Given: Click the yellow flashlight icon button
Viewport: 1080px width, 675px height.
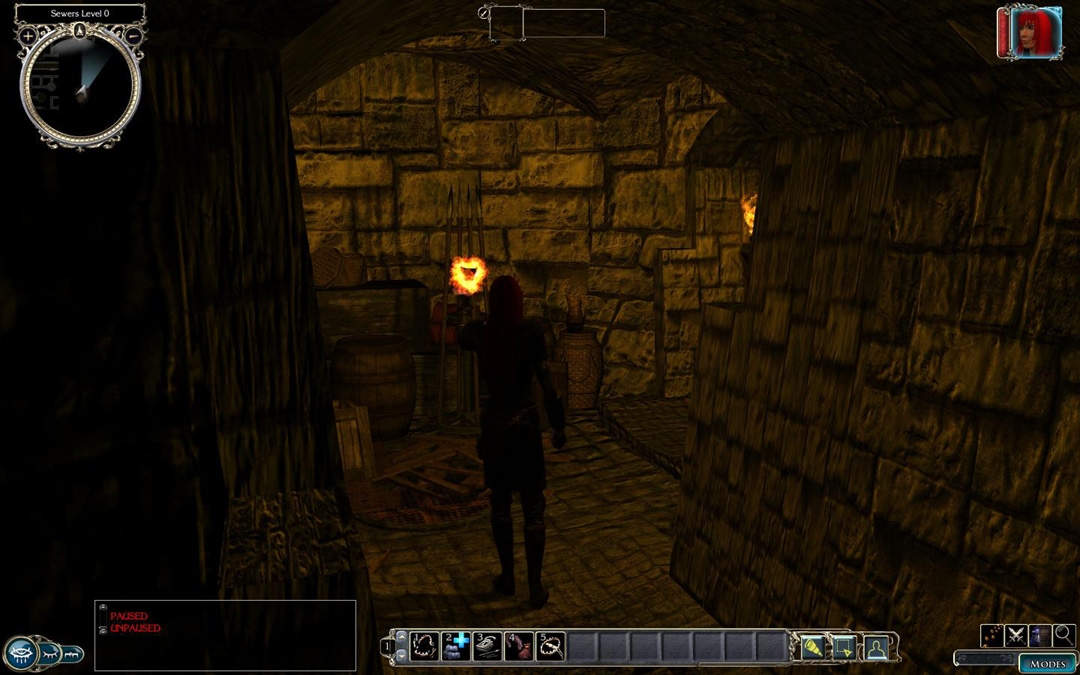Looking at the screenshot, I should click(812, 647).
